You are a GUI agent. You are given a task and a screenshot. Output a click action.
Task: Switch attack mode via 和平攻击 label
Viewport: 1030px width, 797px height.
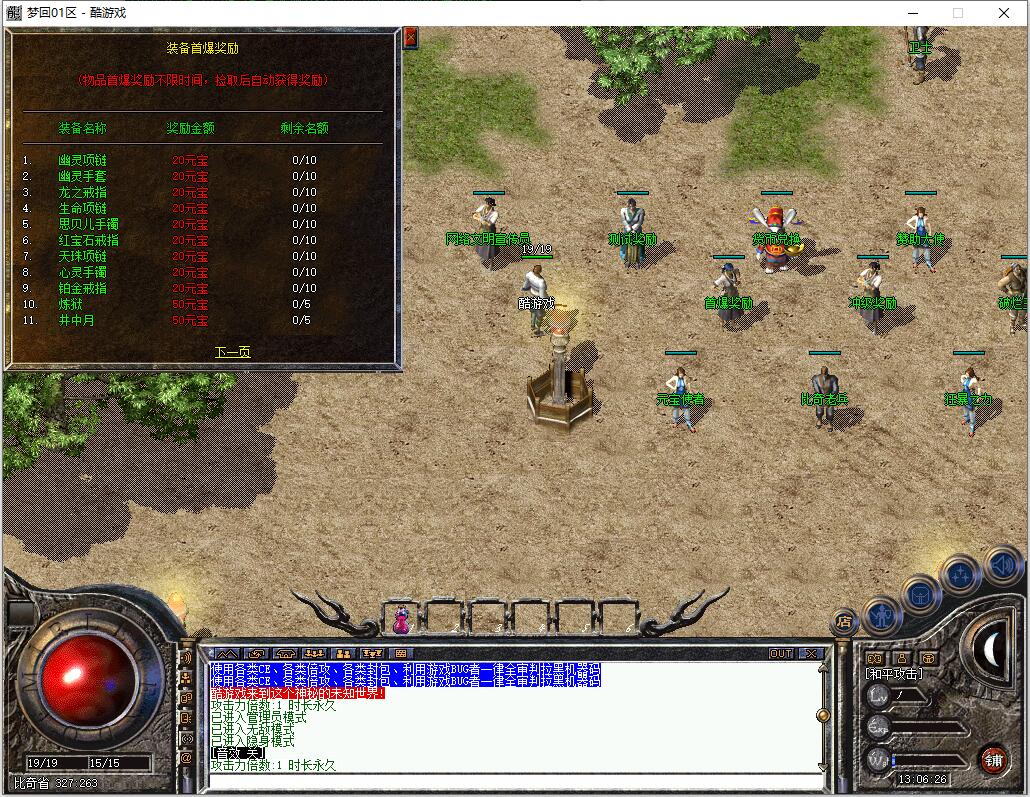[894, 674]
